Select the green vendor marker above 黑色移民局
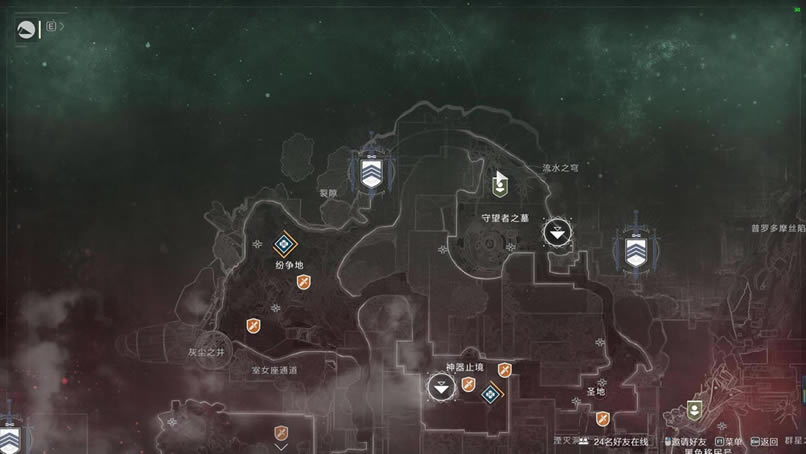Image resolution: width=806 pixels, height=454 pixels. point(695,410)
